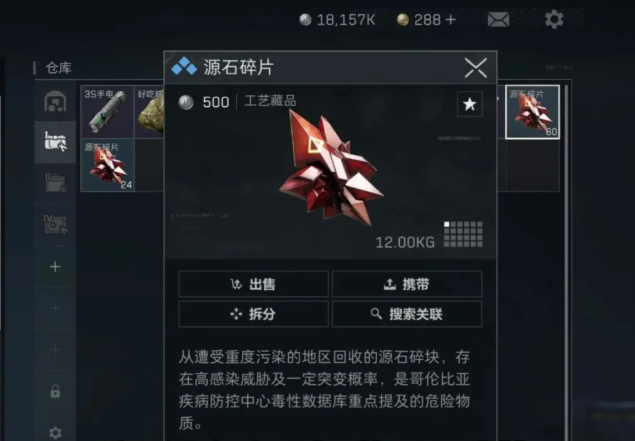Open the sidebar gear settings icon

pos(55,433)
